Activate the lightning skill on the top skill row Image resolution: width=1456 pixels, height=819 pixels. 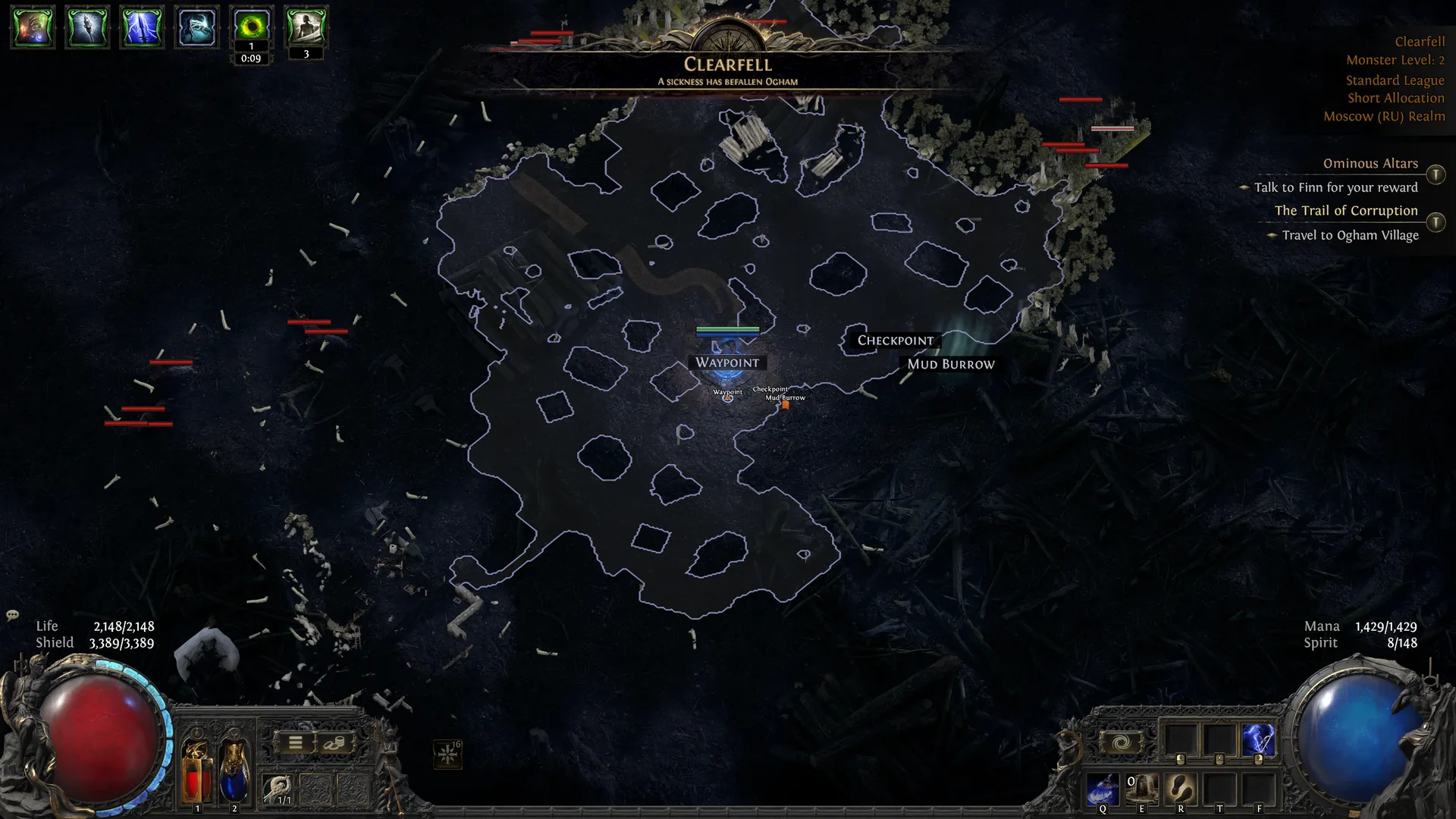[1258, 739]
